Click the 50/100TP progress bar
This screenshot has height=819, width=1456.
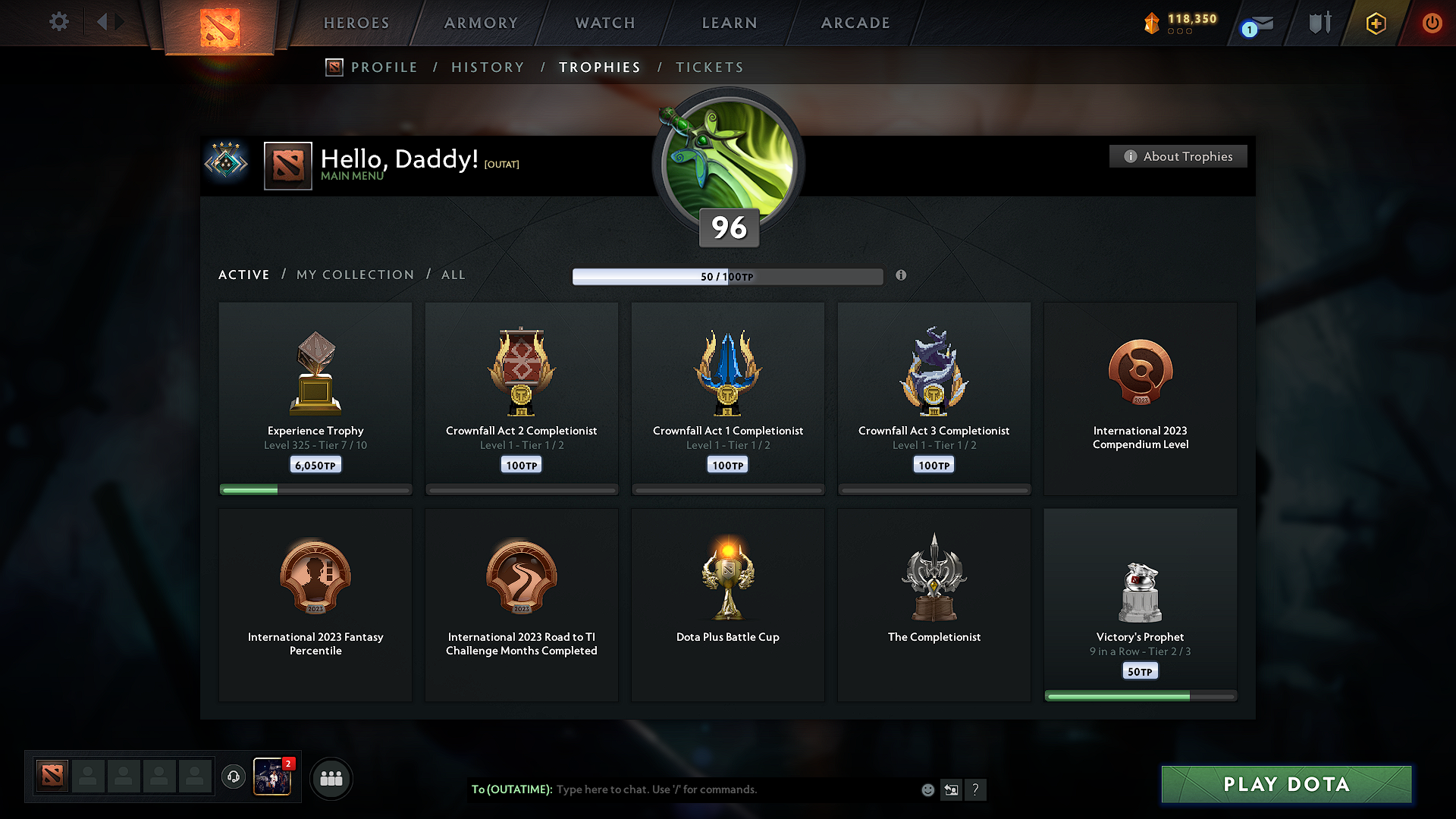pyautogui.click(x=728, y=276)
